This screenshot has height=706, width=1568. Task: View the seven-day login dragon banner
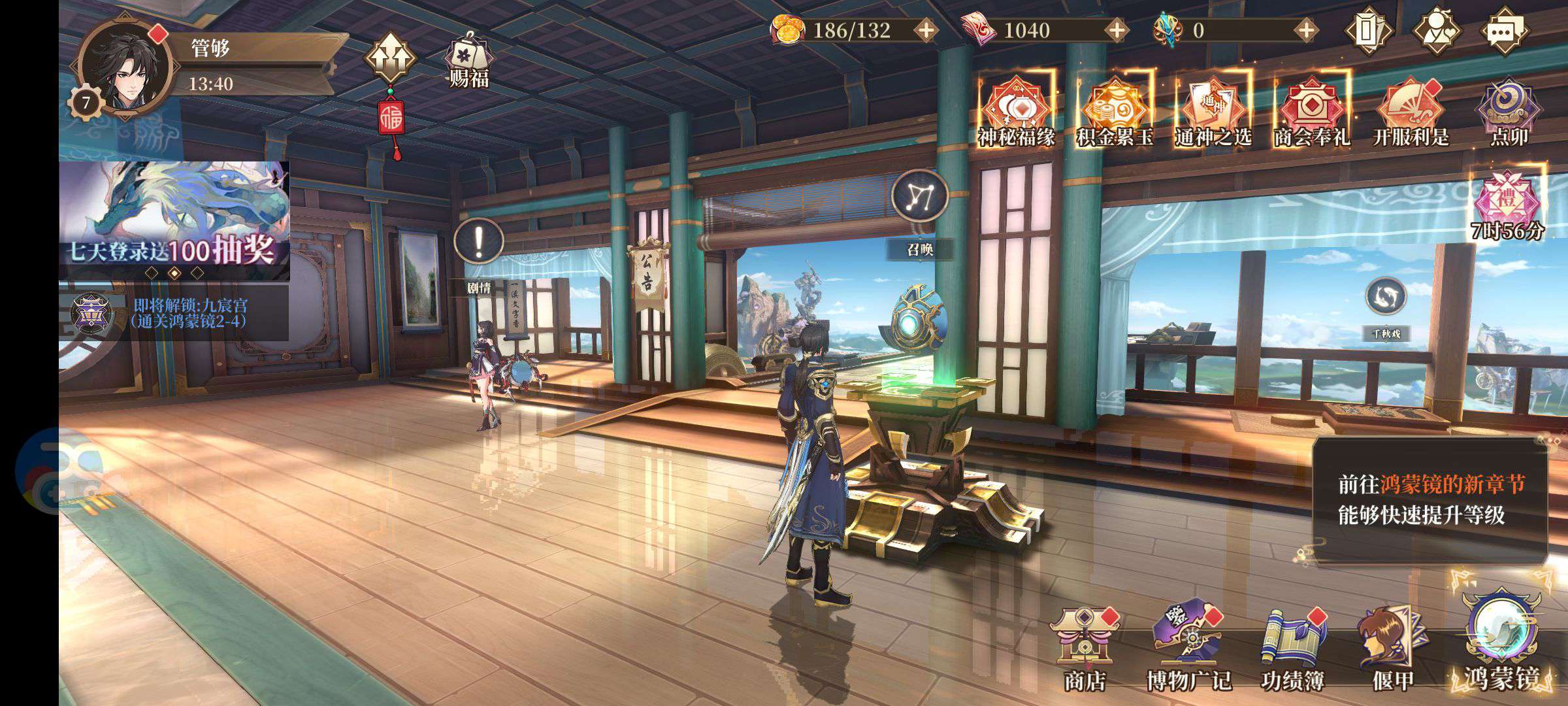(x=174, y=216)
